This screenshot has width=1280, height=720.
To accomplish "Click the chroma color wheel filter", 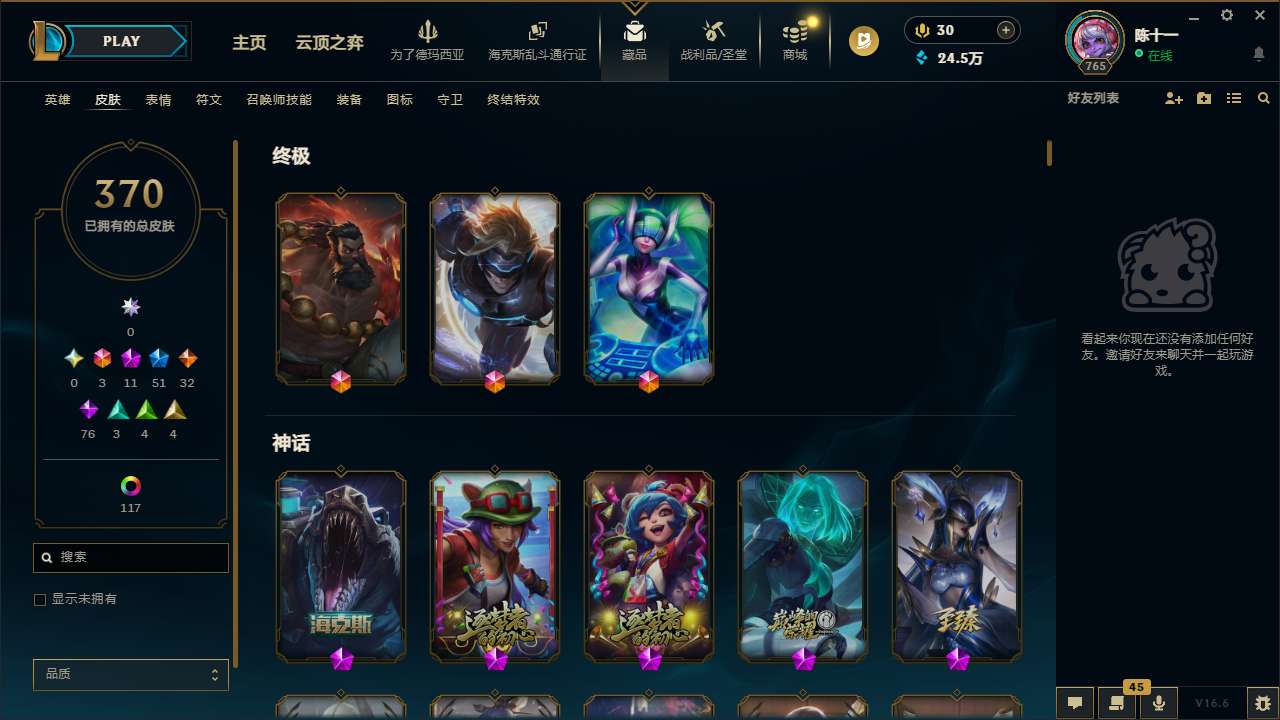I will tap(130, 487).
